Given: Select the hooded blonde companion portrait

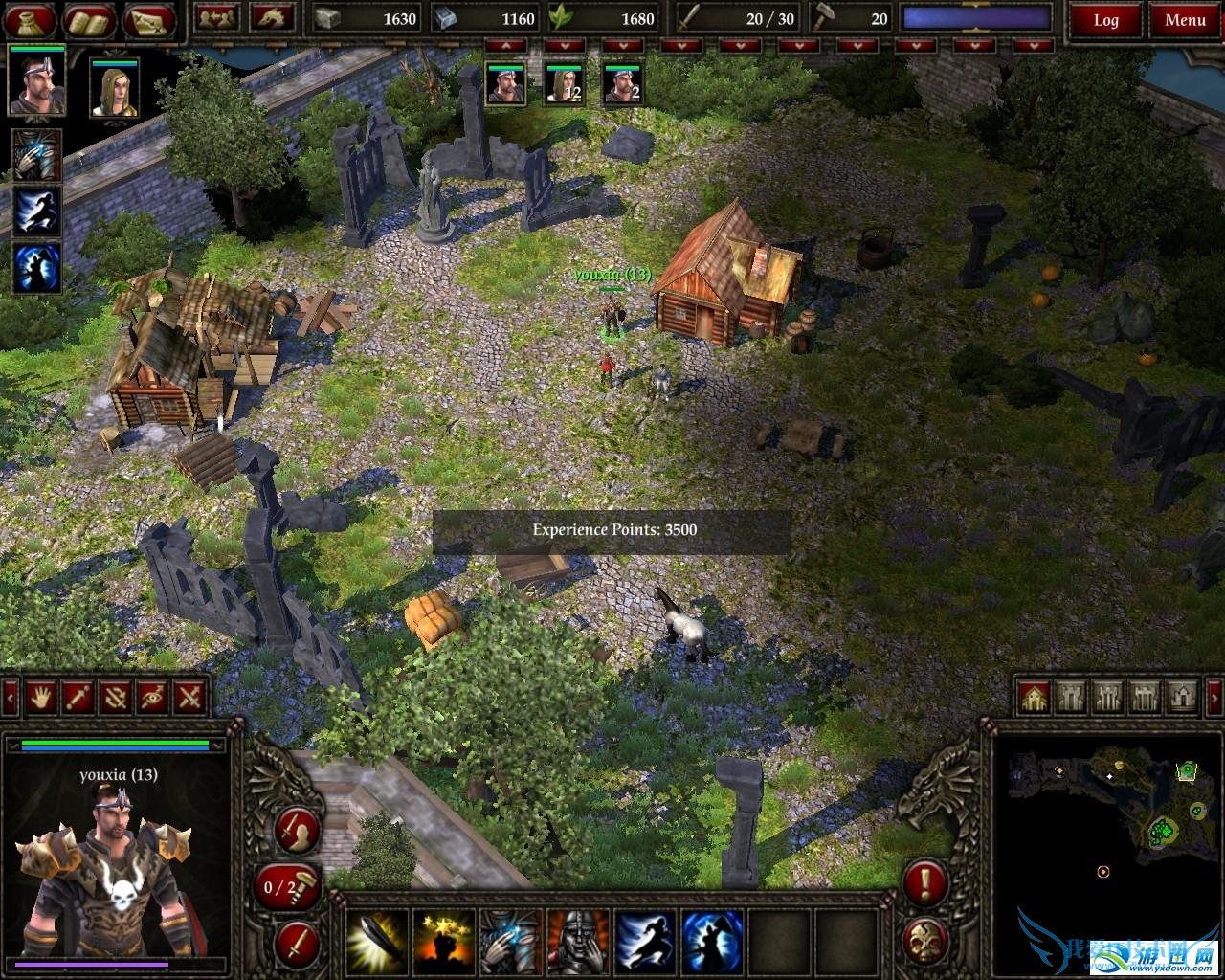Looking at the screenshot, I should [115, 88].
